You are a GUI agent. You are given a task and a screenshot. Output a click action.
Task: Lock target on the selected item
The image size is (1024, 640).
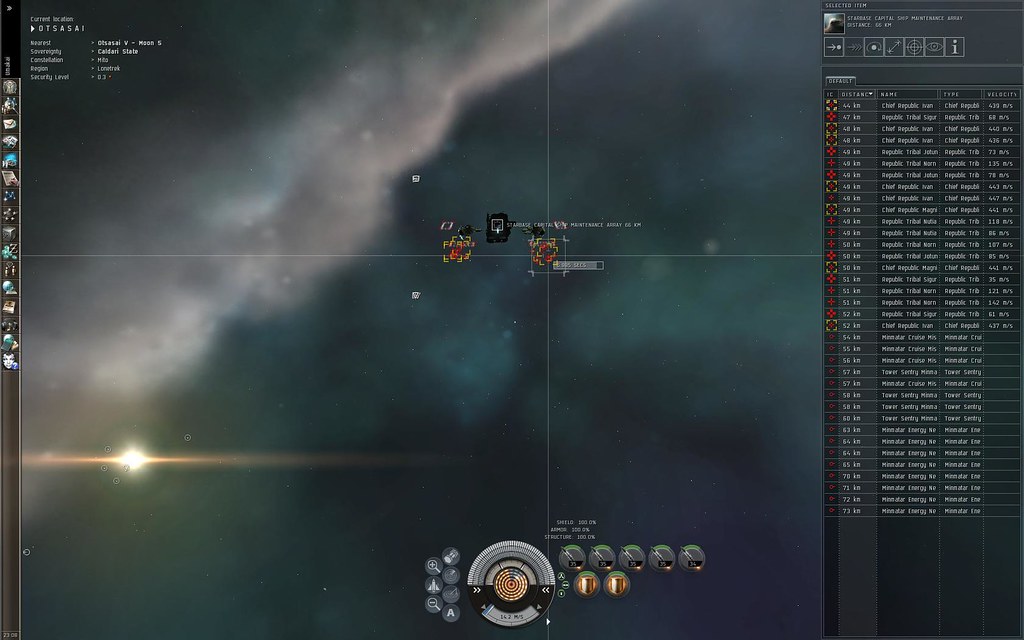[914, 47]
